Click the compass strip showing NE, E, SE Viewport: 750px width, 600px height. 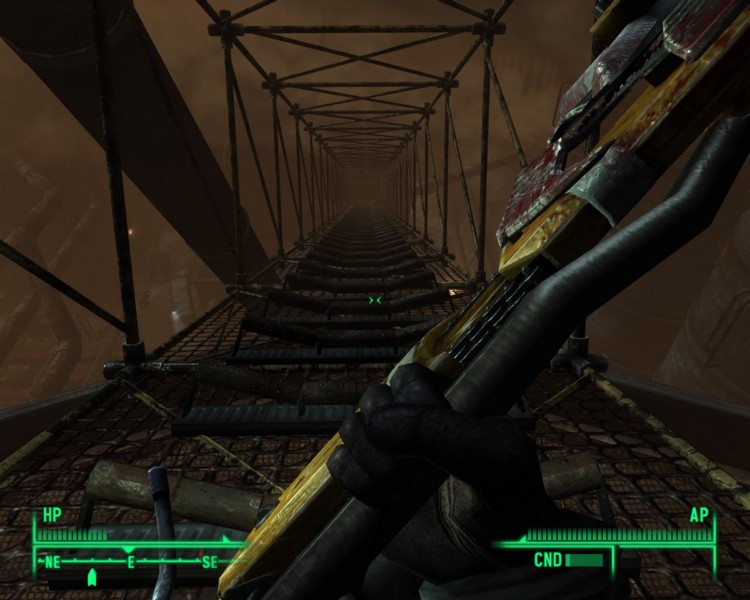[130, 562]
